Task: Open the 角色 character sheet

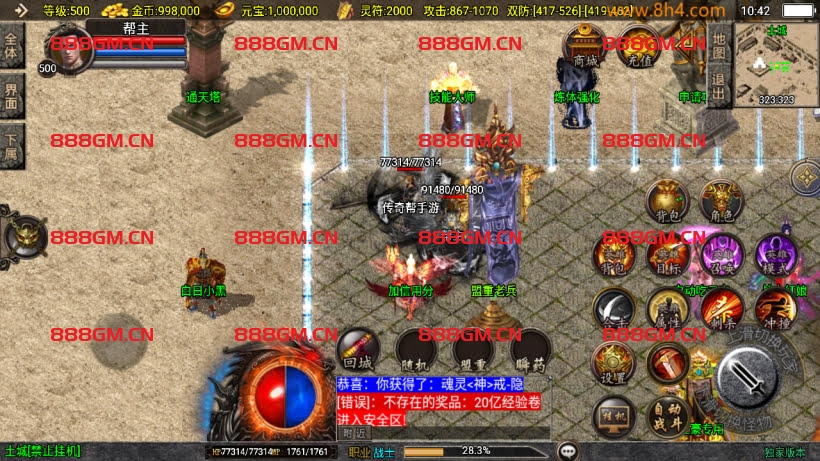Action: 720,201
